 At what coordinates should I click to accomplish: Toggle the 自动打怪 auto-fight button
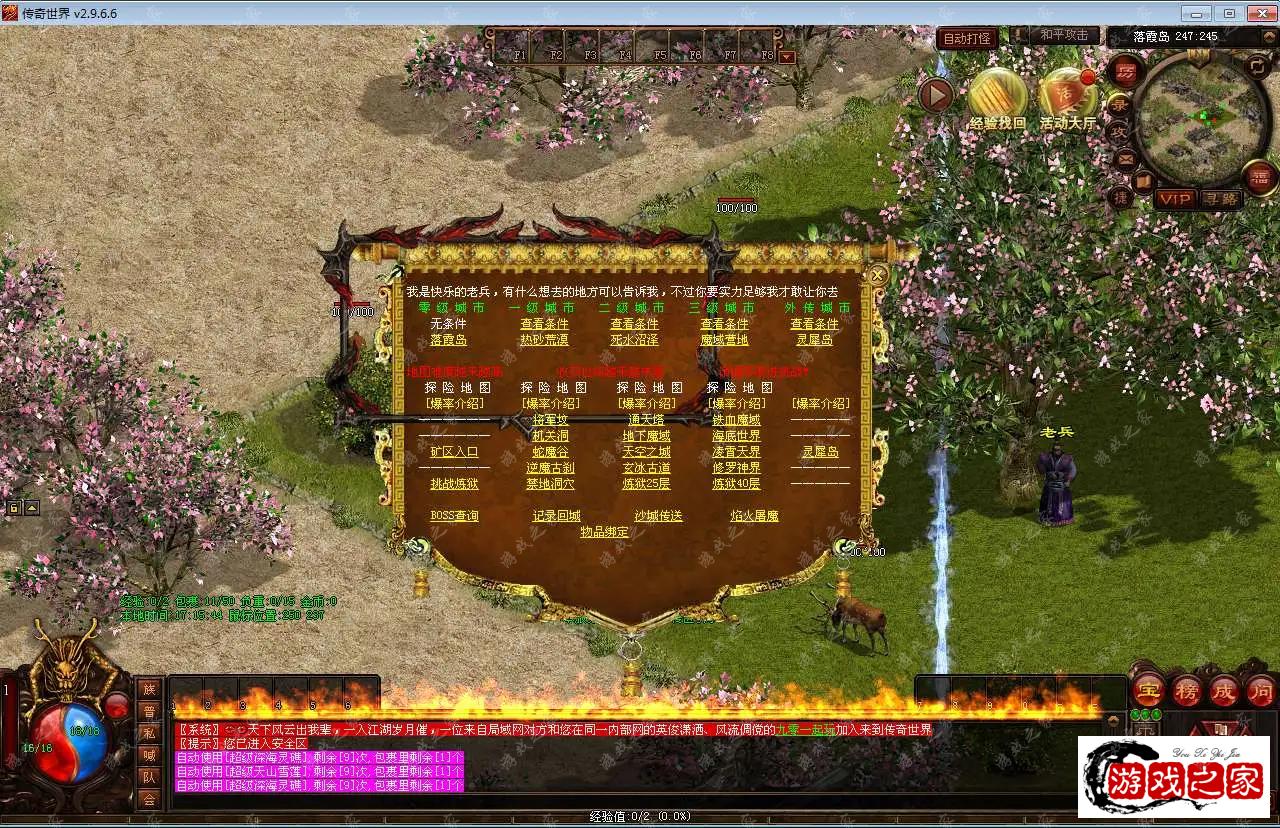click(x=967, y=39)
